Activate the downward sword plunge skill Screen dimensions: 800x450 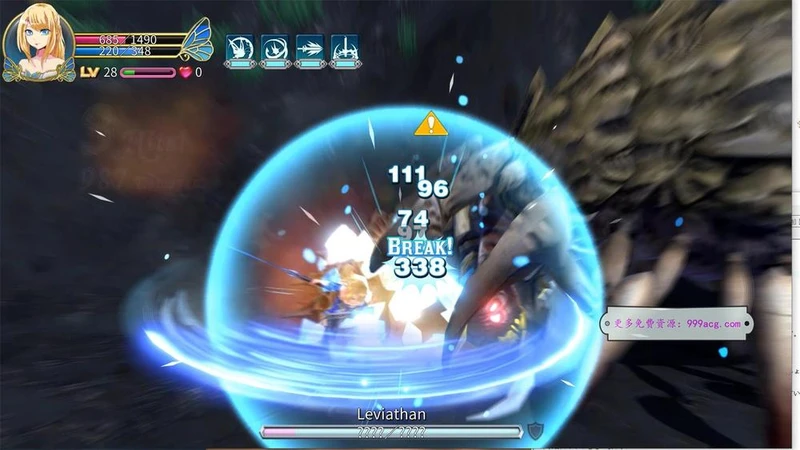(x=344, y=48)
